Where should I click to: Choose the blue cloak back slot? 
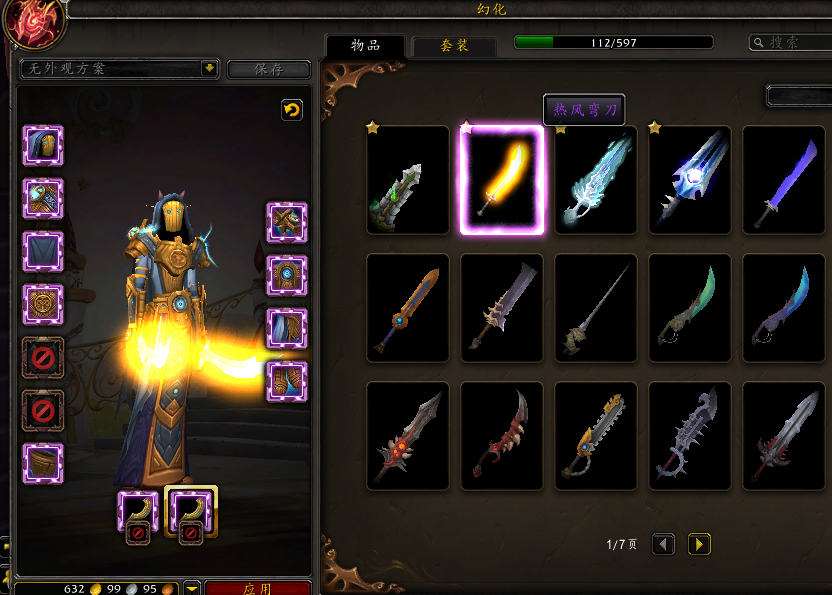[43, 252]
